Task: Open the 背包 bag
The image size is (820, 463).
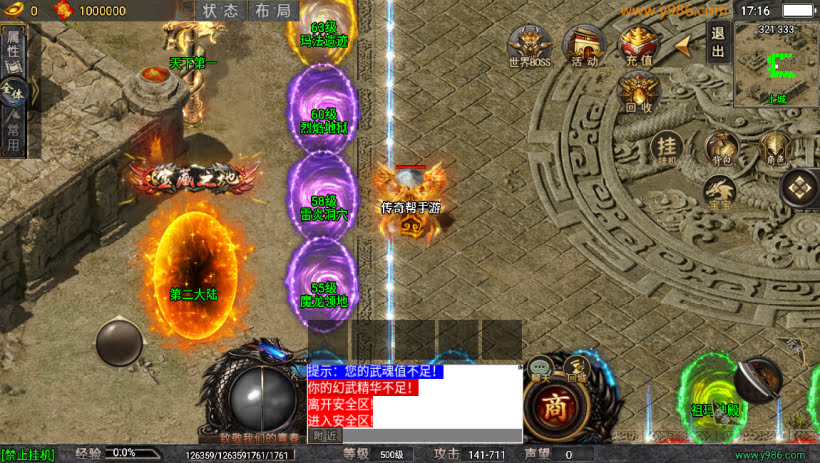Action: tap(721, 148)
